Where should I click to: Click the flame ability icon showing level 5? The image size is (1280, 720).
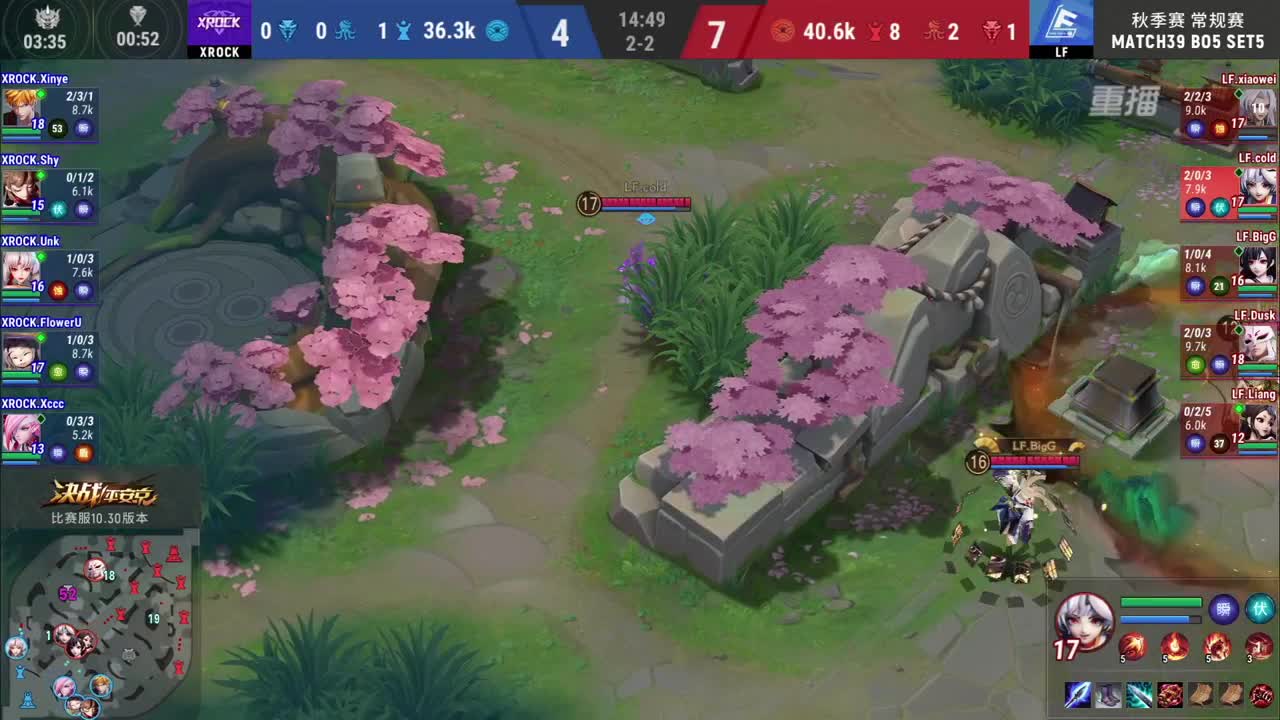point(1175,646)
